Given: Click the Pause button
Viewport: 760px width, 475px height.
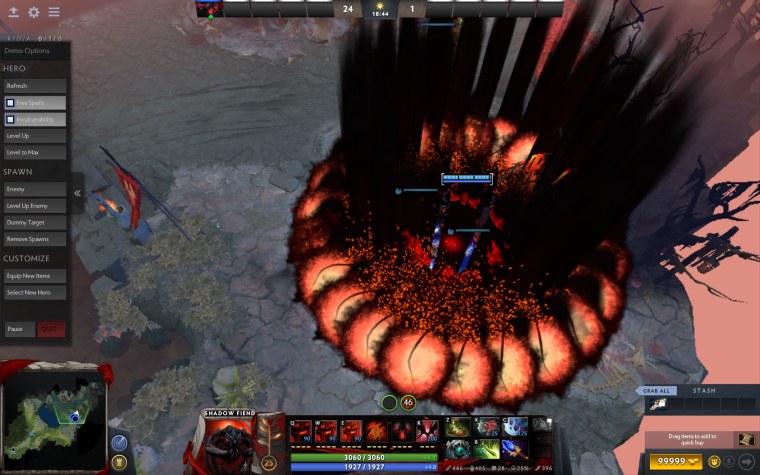Looking at the screenshot, I should point(18,329).
